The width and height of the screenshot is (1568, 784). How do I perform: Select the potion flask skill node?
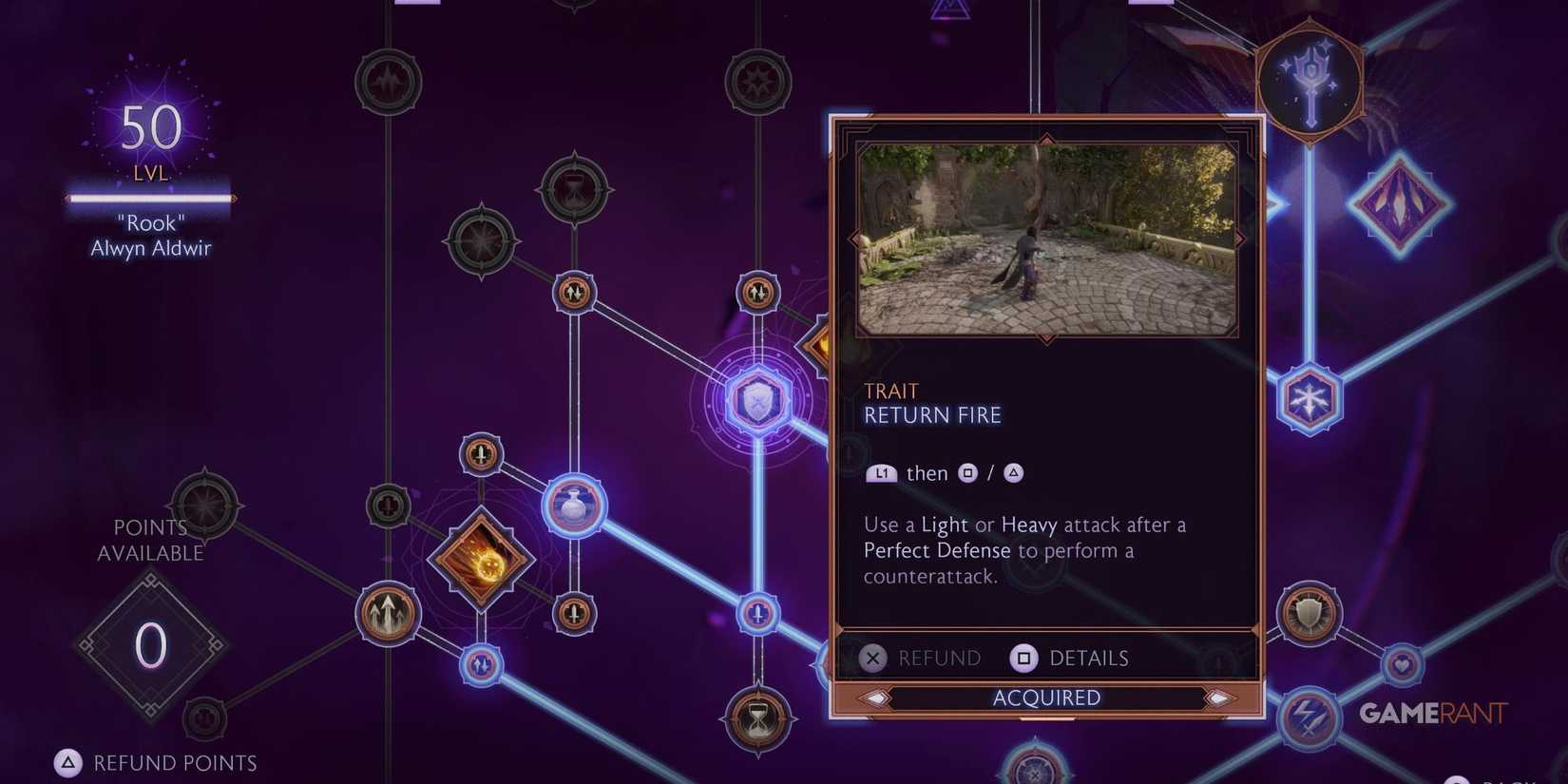574,506
